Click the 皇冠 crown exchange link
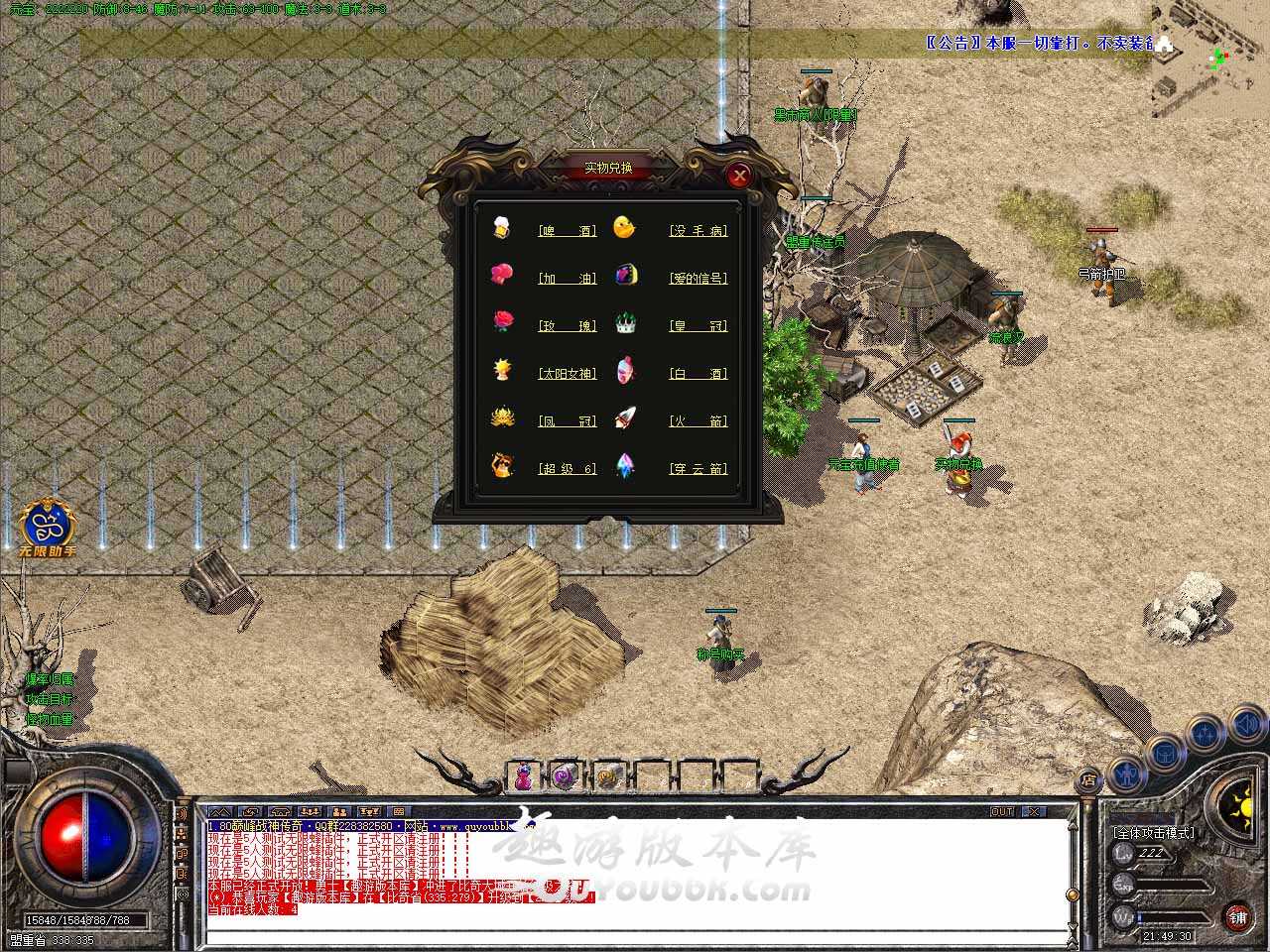Image resolution: width=1270 pixels, height=952 pixels. (698, 325)
